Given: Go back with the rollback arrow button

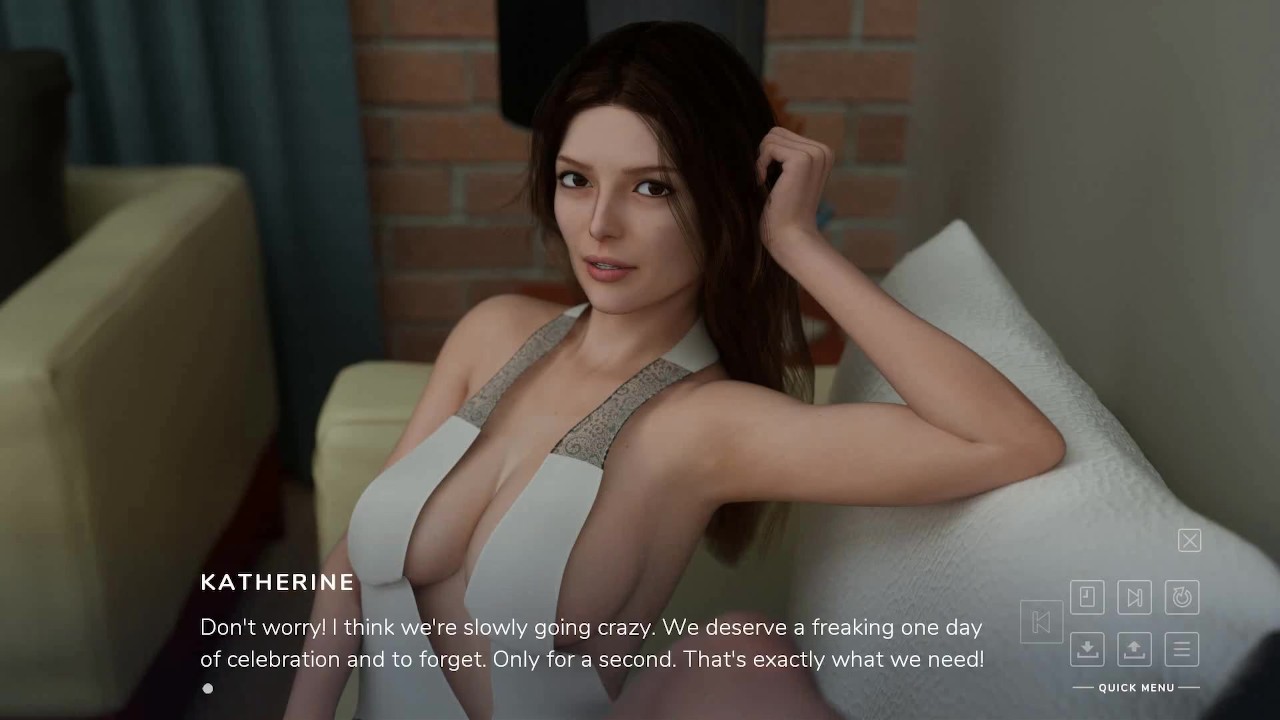Looking at the screenshot, I should 1041,622.
